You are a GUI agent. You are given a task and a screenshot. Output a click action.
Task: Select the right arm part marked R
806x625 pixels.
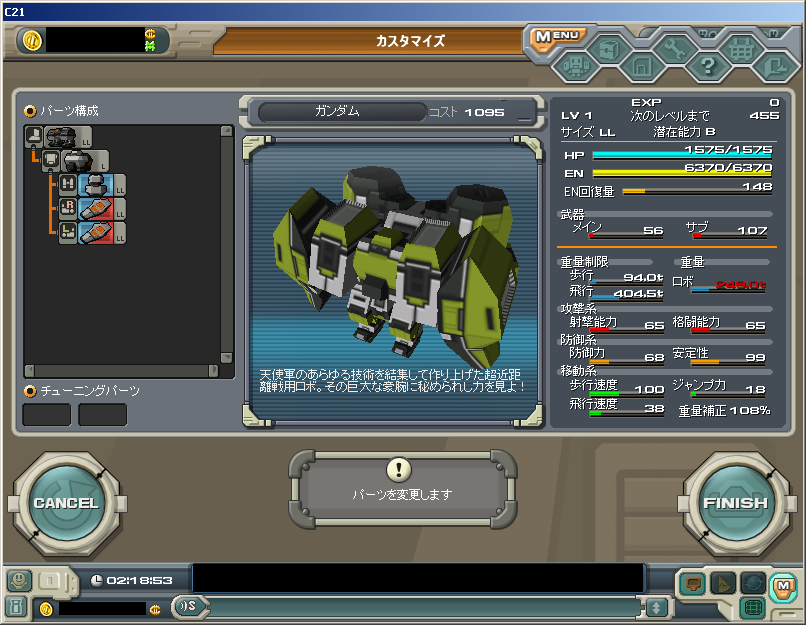pyautogui.click(x=93, y=209)
